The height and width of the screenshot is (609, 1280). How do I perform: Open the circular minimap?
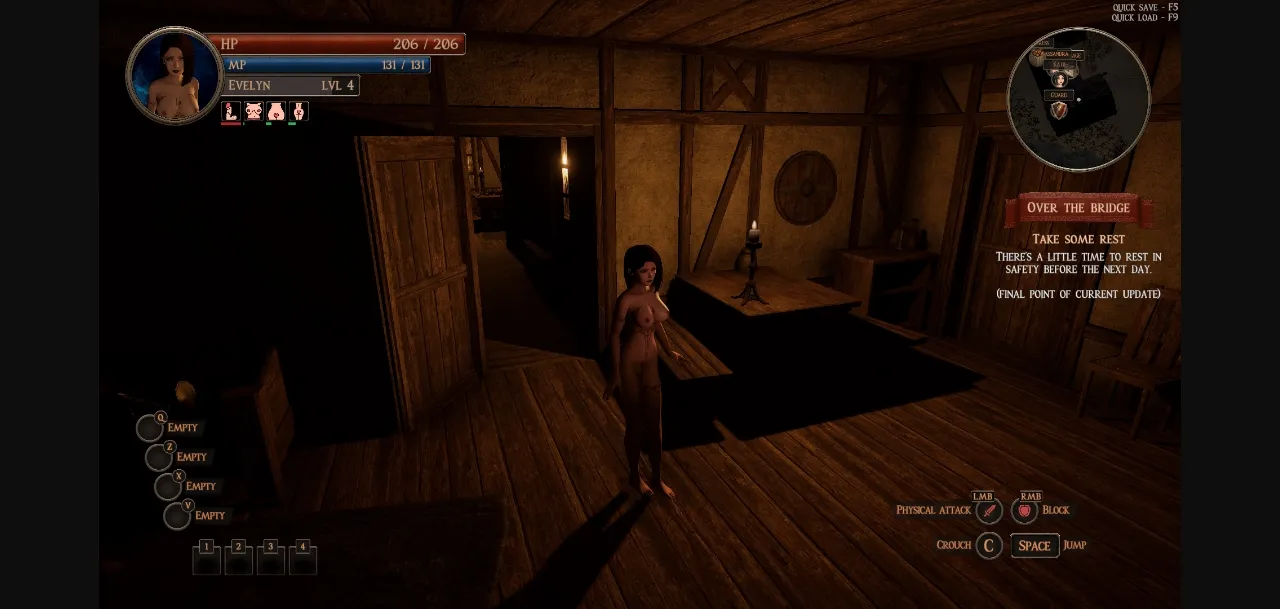coord(1078,99)
